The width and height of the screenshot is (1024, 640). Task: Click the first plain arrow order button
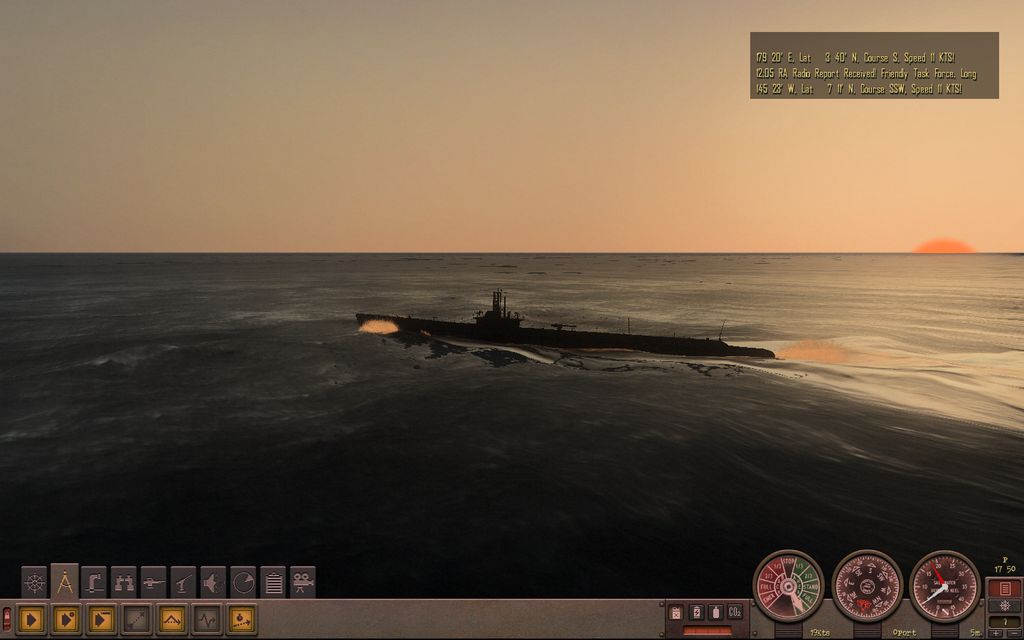31,620
